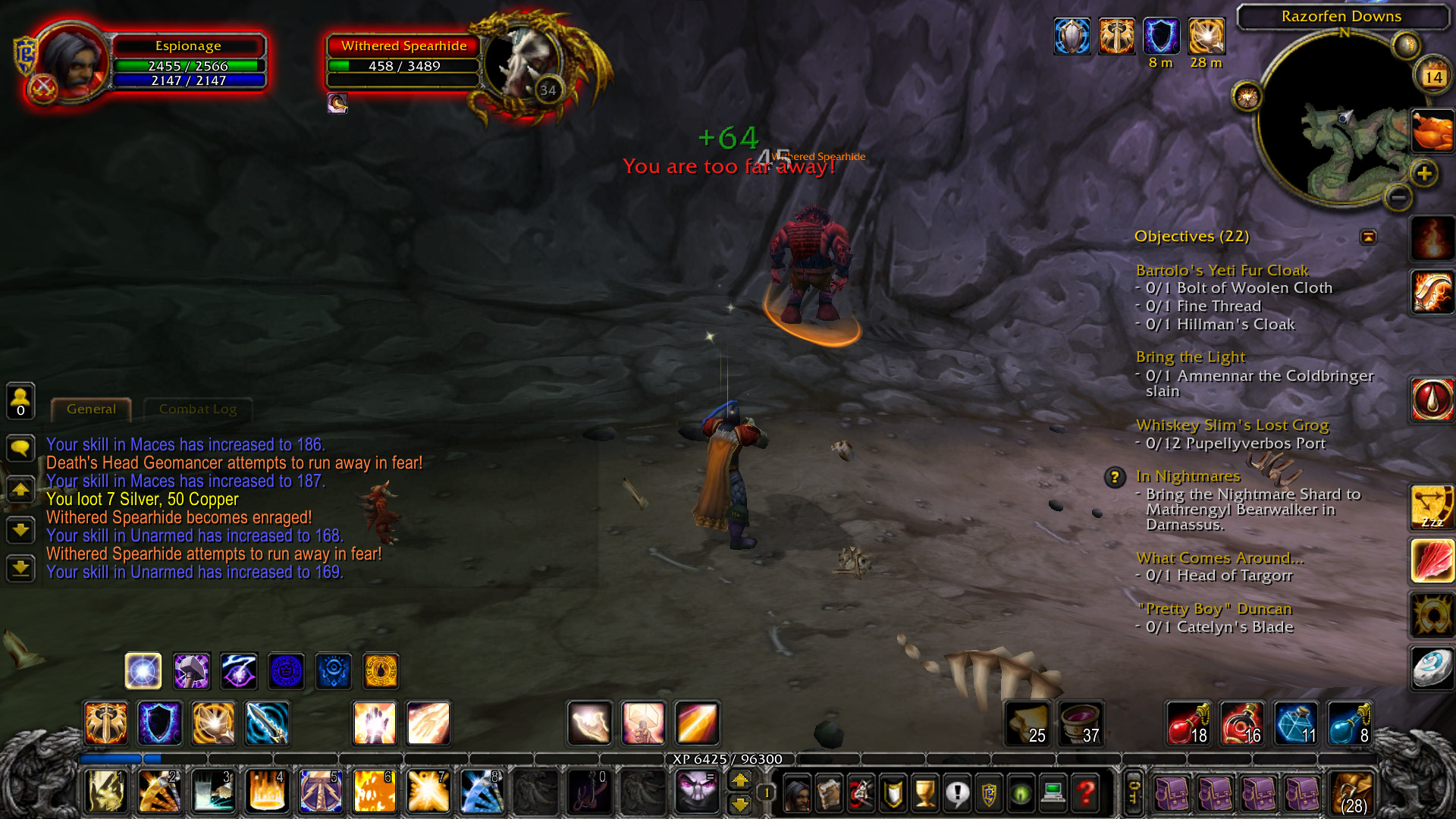Click the minimap zoom-in plus button
The height and width of the screenshot is (819, 1456).
tap(1422, 173)
